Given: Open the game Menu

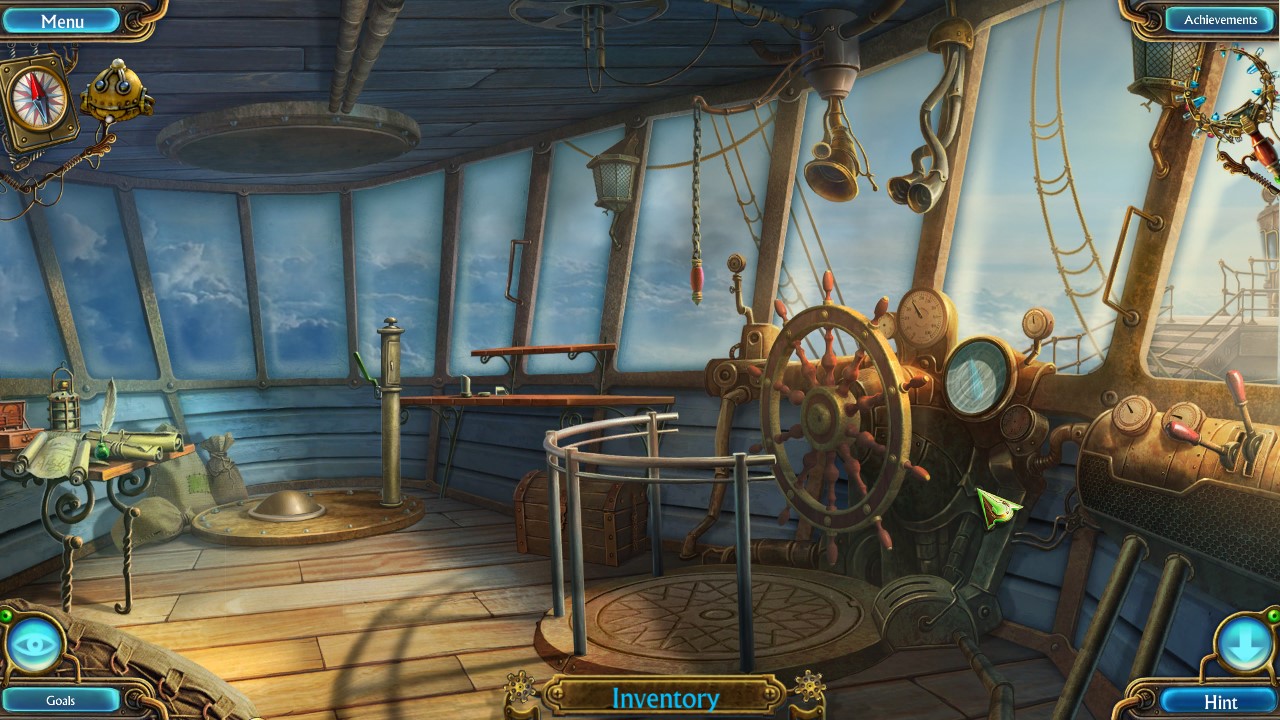Looking at the screenshot, I should pos(62,19).
